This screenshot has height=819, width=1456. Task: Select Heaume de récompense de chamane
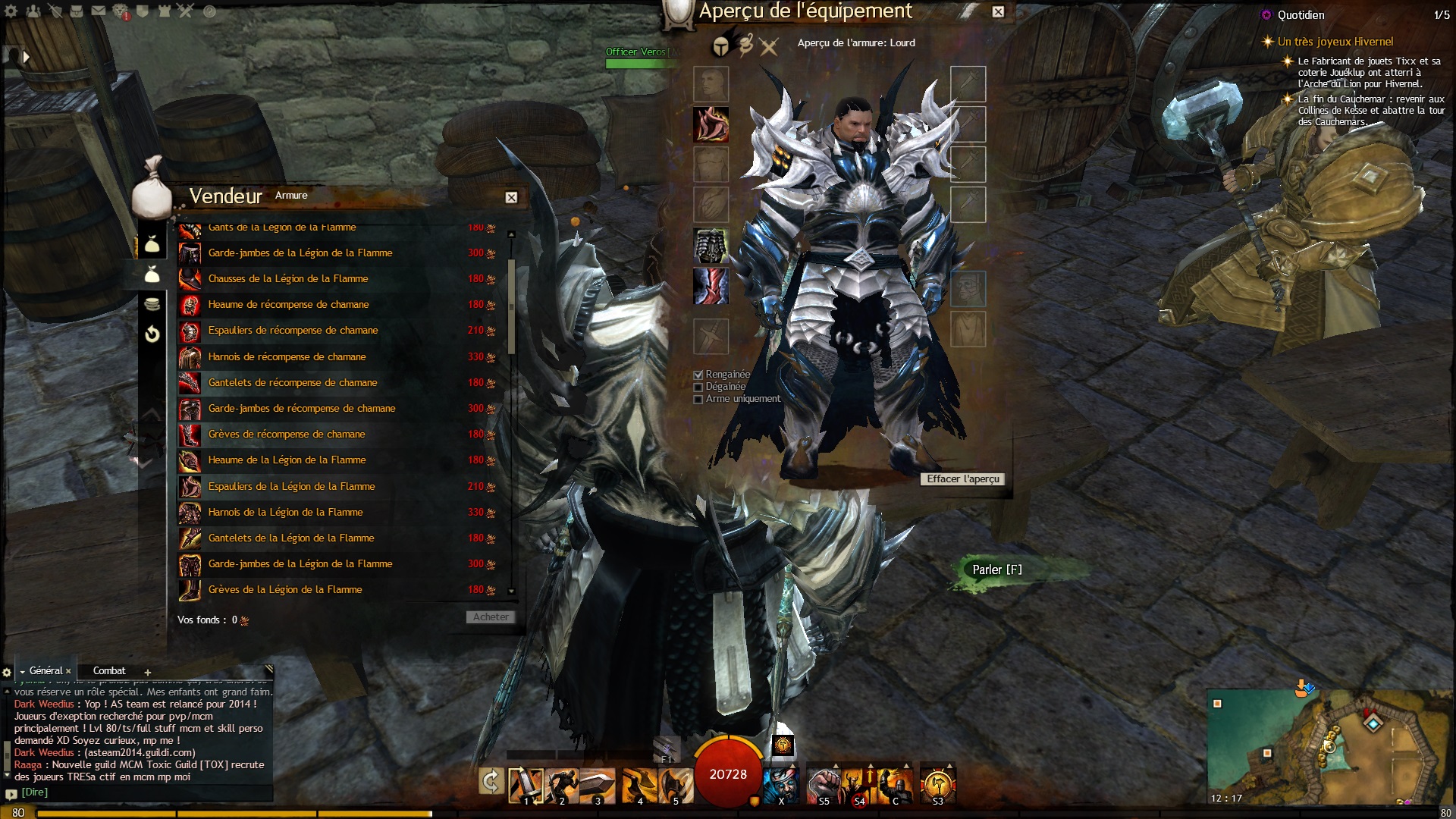pos(288,305)
